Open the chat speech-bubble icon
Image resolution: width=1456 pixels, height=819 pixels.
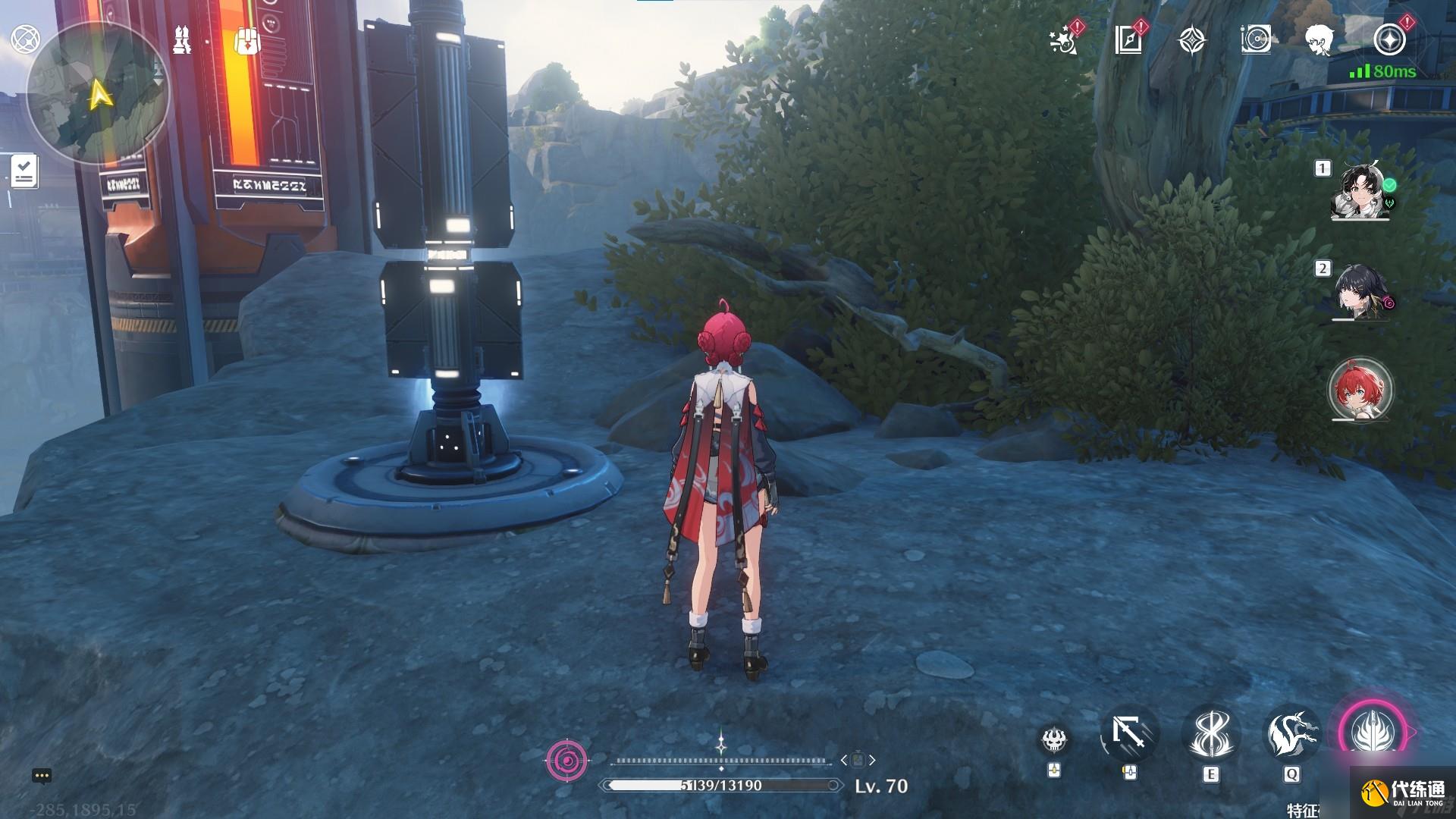42,775
